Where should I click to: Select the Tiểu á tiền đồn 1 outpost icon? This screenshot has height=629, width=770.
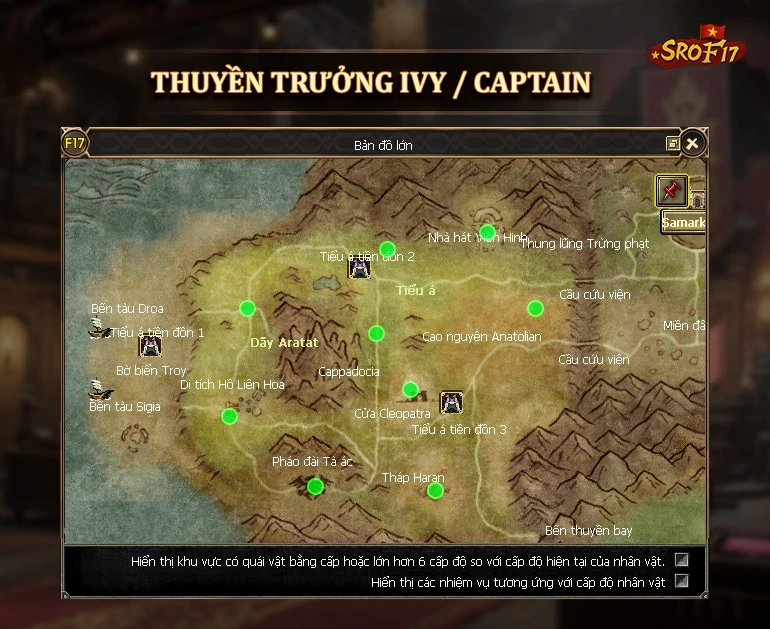(150, 346)
